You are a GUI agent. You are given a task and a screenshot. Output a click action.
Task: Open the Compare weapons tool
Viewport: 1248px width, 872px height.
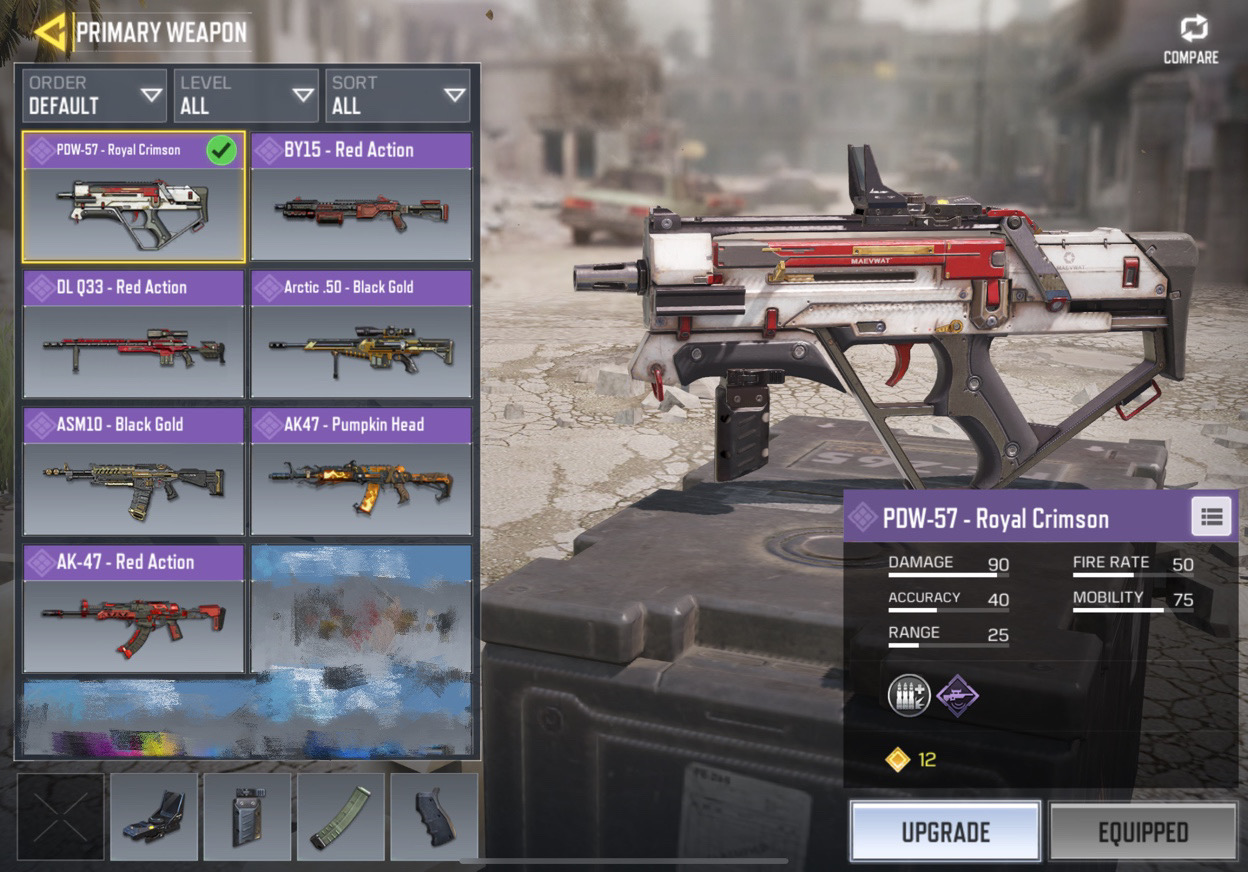(x=1191, y=40)
